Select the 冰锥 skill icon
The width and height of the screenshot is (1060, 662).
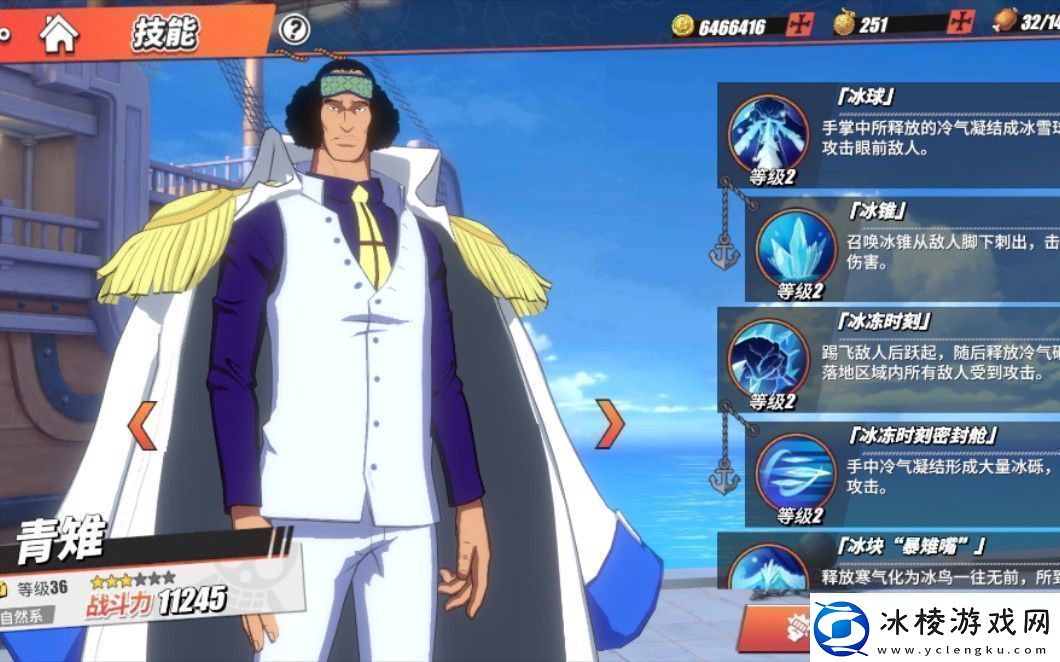[x=796, y=247]
